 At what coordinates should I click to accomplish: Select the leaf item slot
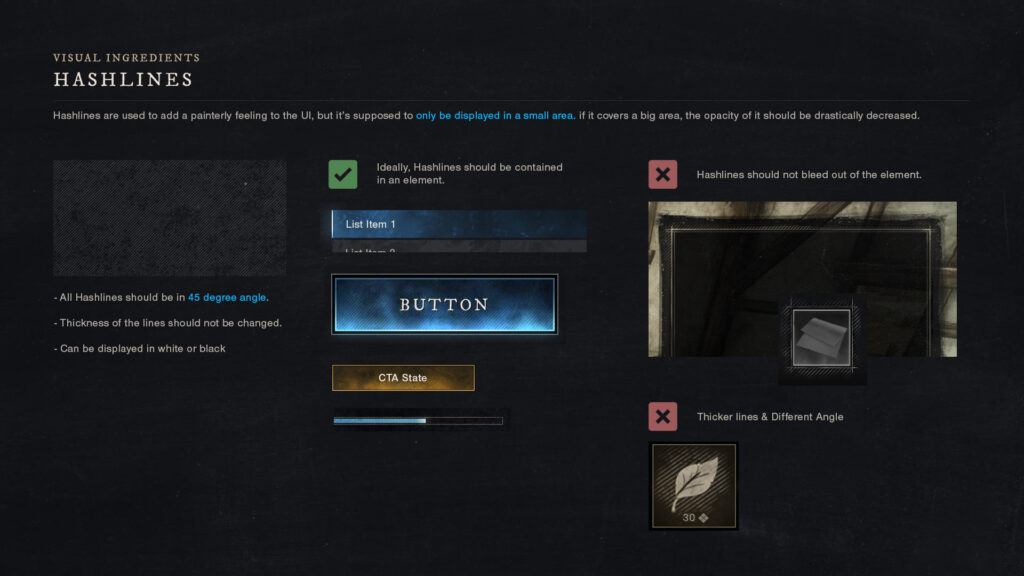click(x=694, y=486)
